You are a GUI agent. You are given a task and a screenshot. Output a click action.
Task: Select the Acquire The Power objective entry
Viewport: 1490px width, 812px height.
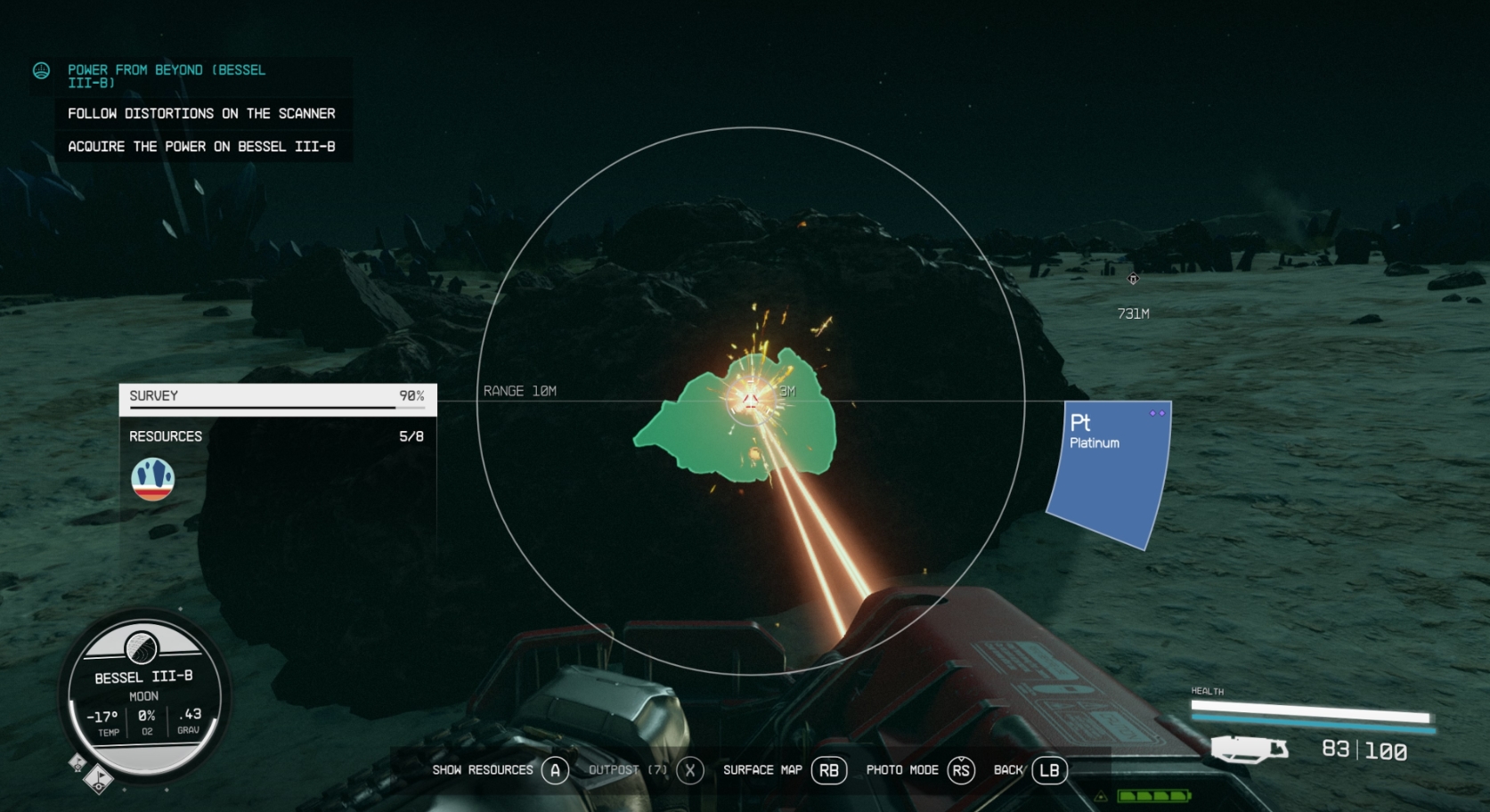coord(200,146)
